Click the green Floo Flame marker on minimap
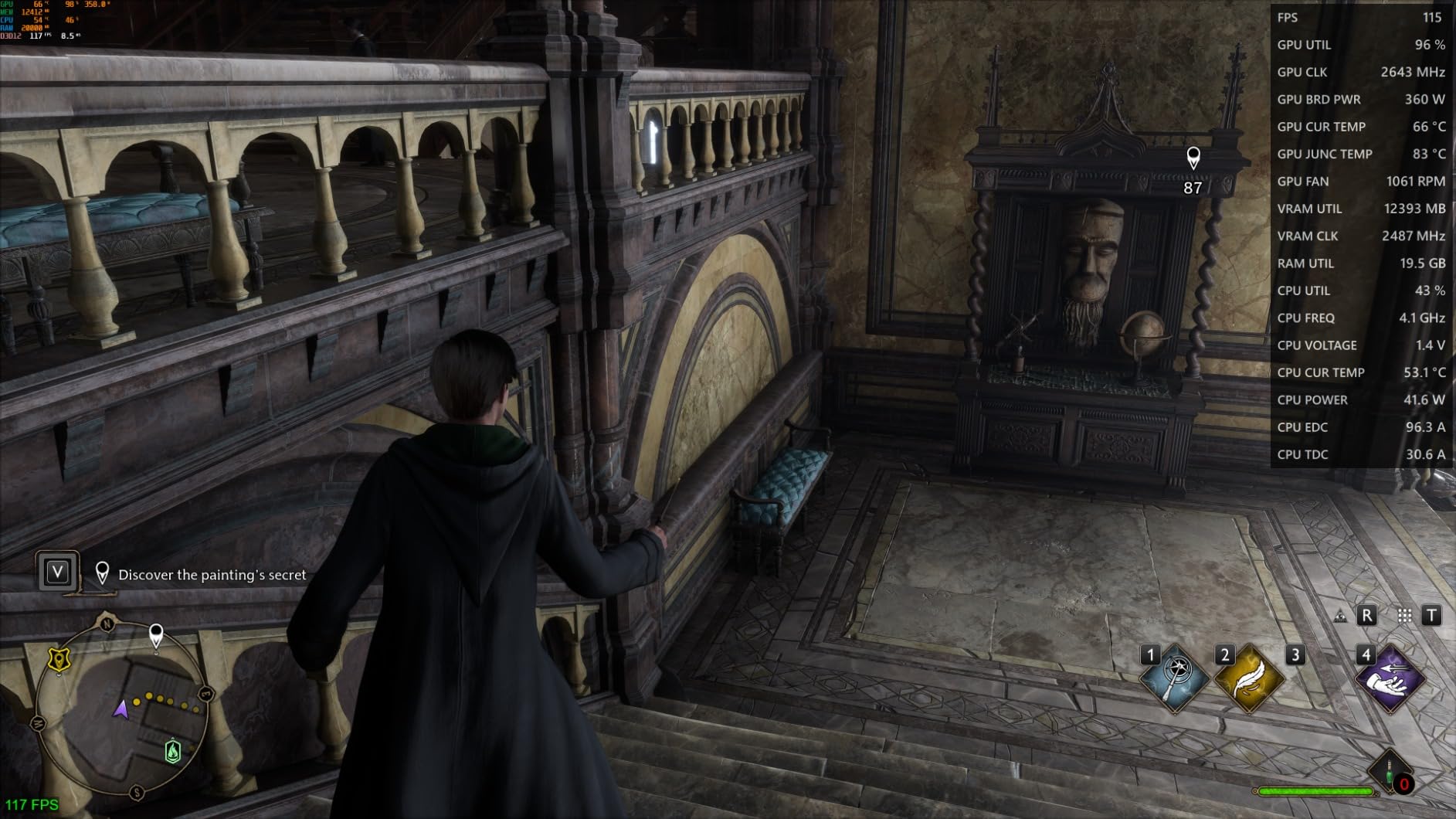The image size is (1456, 819). (x=173, y=751)
